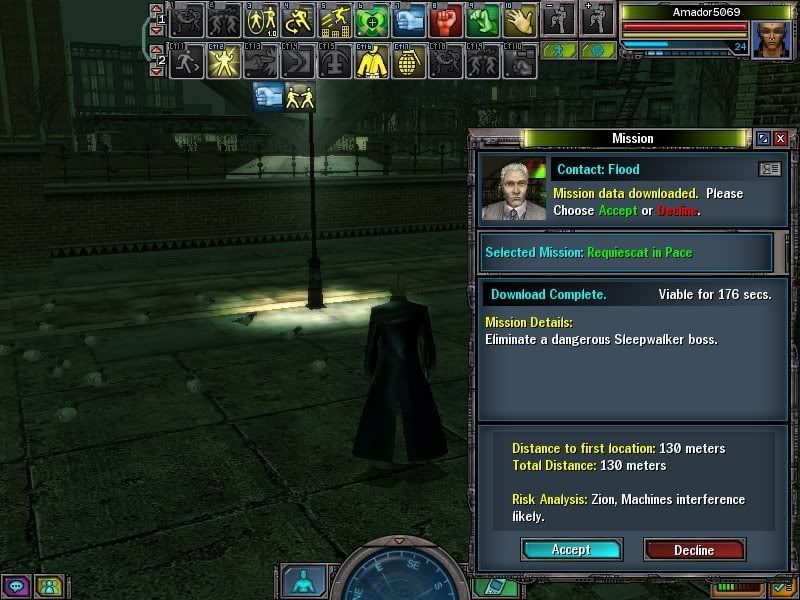This screenshot has height=600, width=800.
Task: Click the compass at the bottom center
Action: pos(400,575)
